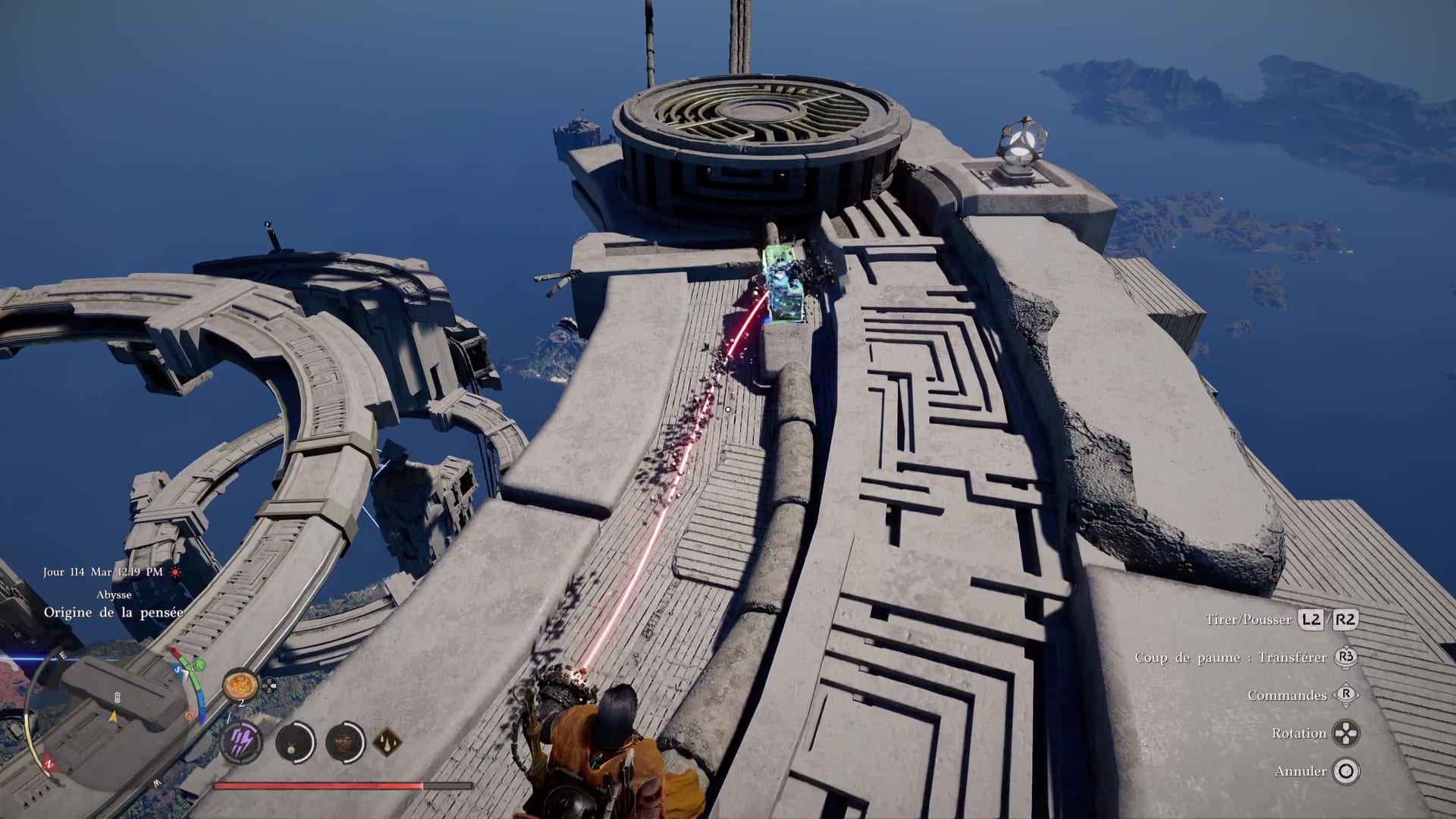The width and height of the screenshot is (1456, 819).
Task: Select the food dish quick item slot
Action: (x=240, y=685)
